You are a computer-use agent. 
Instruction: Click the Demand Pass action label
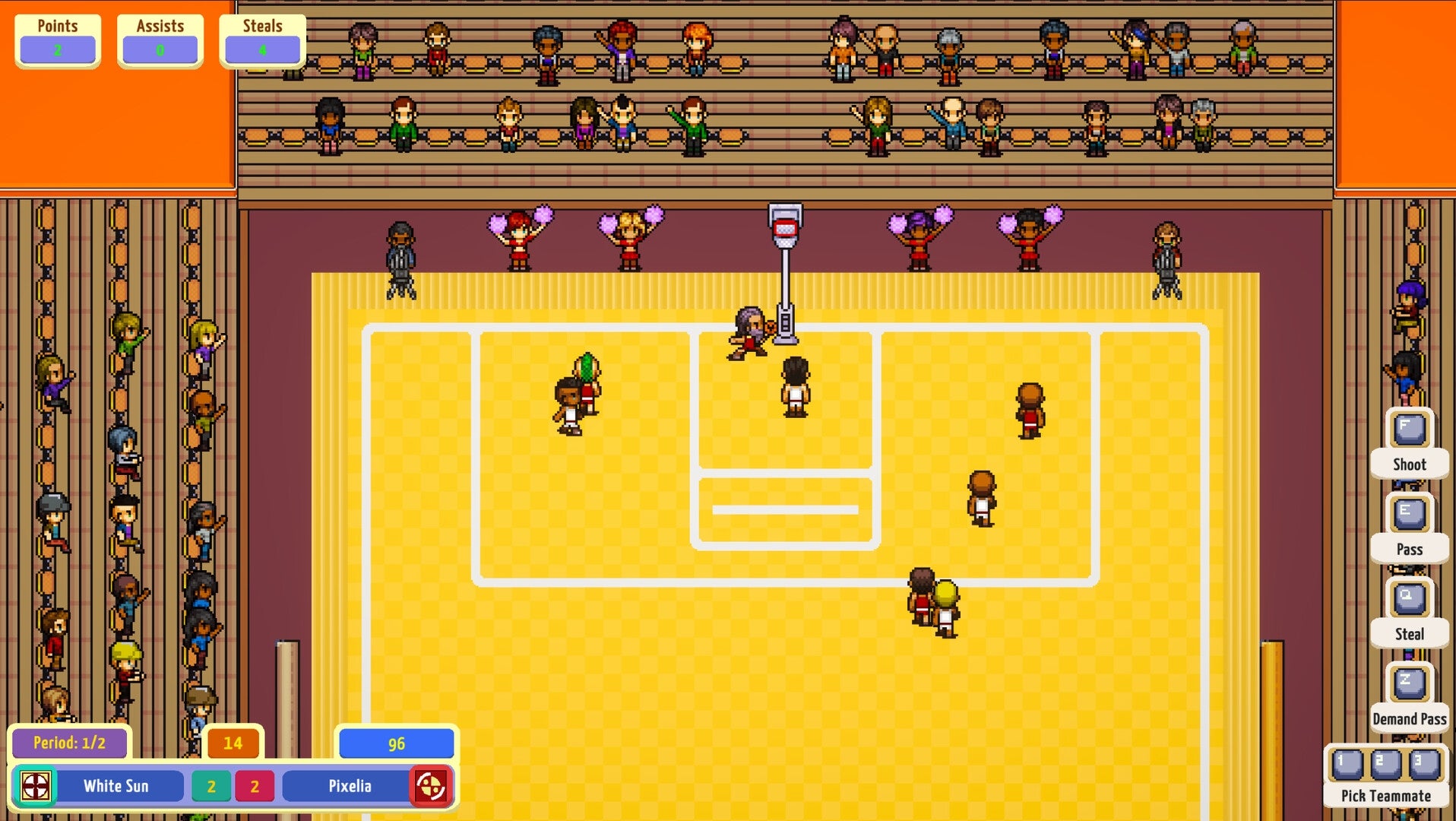tap(1409, 718)
